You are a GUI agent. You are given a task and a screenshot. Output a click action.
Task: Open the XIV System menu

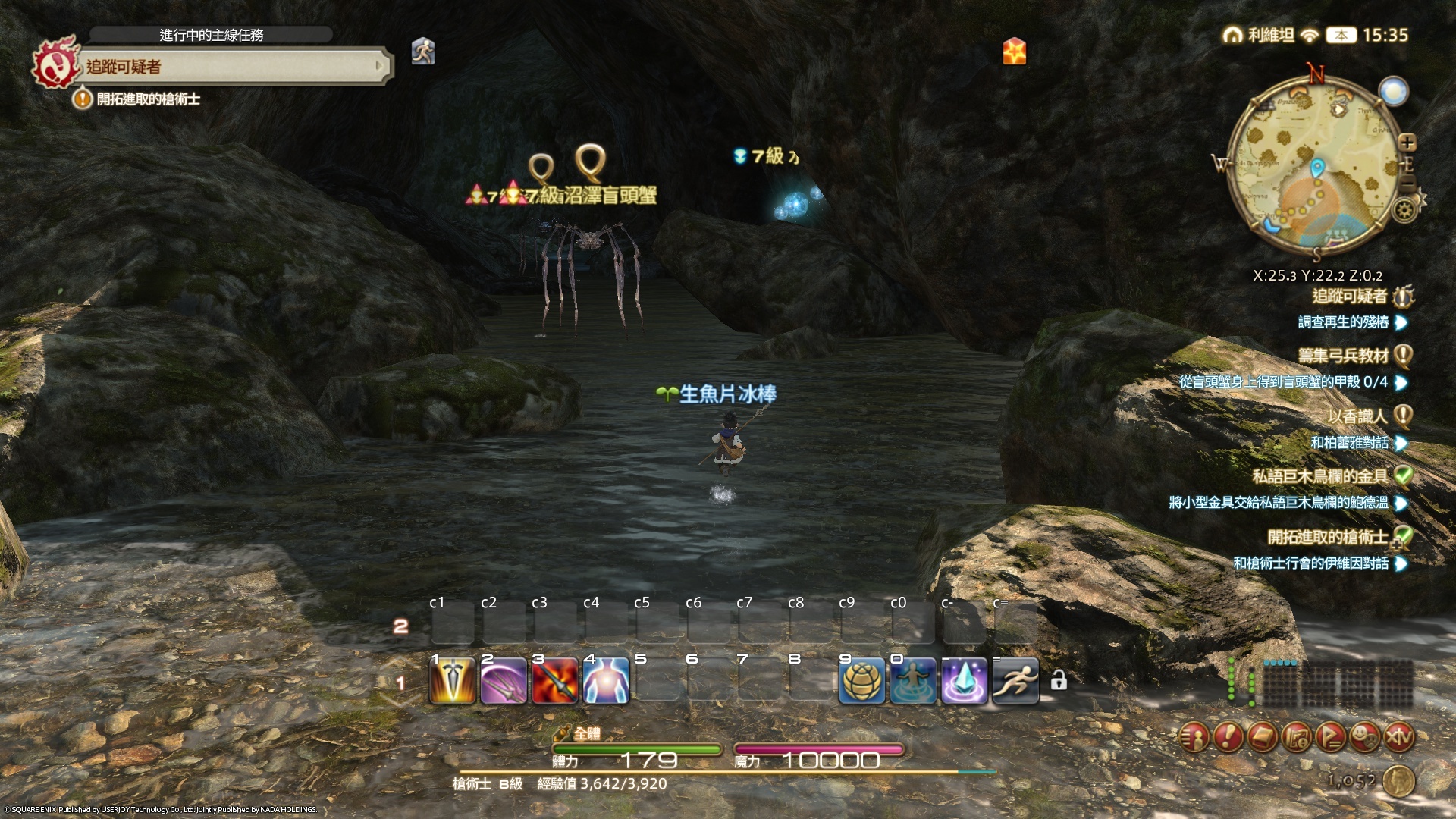pyautogui.click(x=1399, y=736)
